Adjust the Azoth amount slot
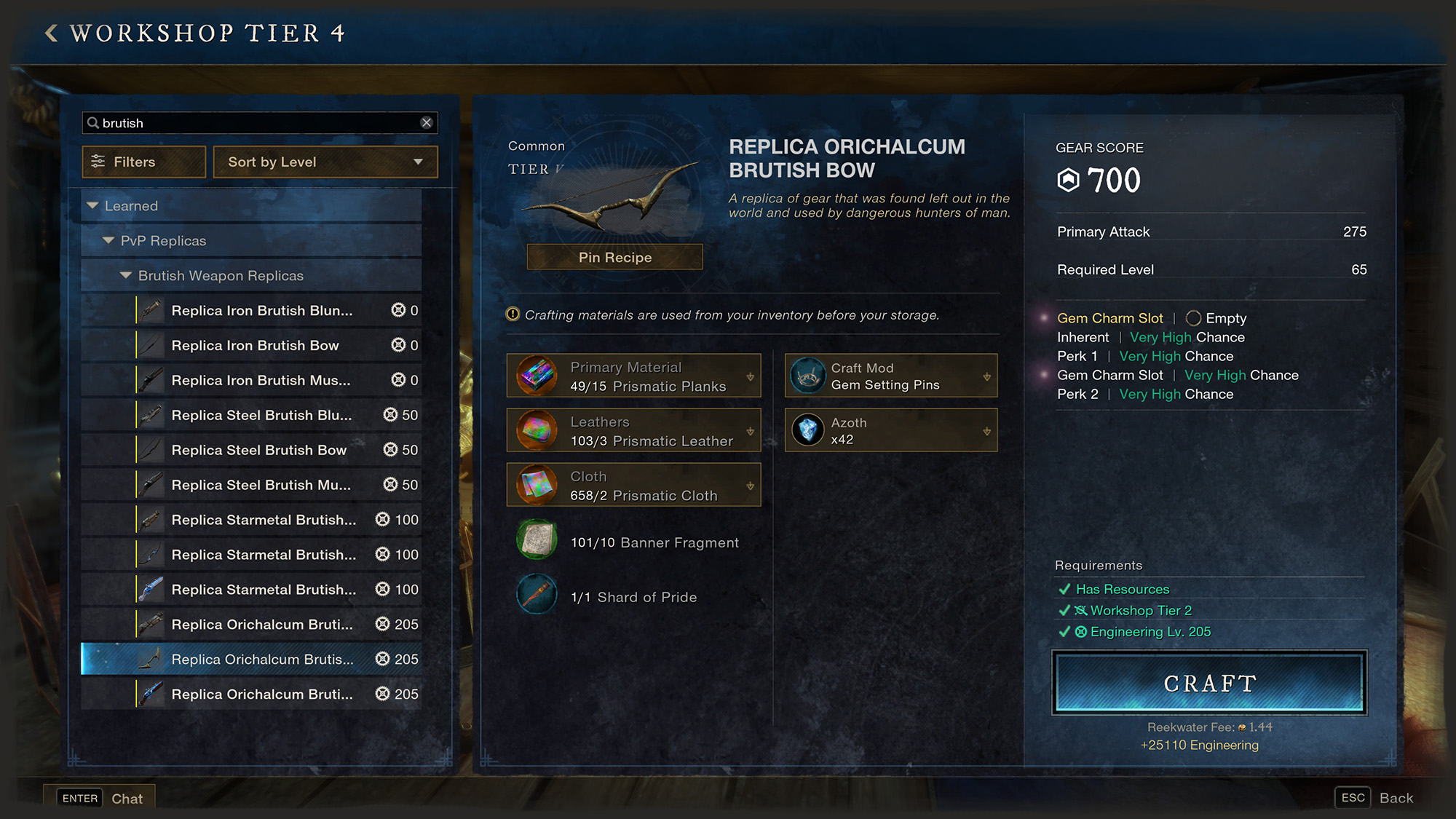This screenshot has height=819, width=1456. (x=890, y=431)
